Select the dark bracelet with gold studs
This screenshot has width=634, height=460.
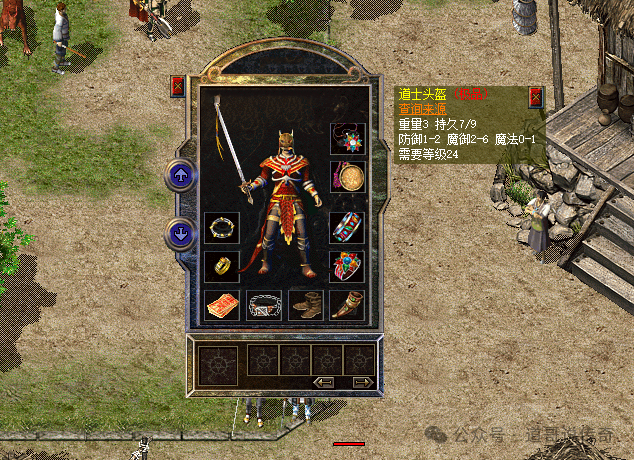pos(222,227)
